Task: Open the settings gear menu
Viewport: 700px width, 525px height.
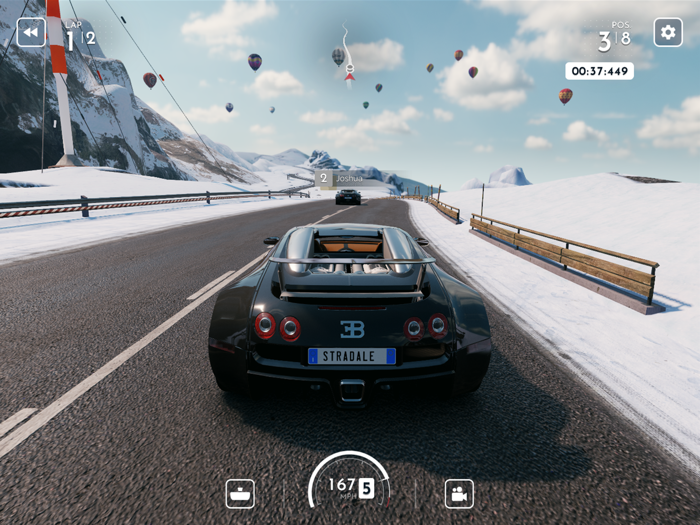Action: click(668, 32)
